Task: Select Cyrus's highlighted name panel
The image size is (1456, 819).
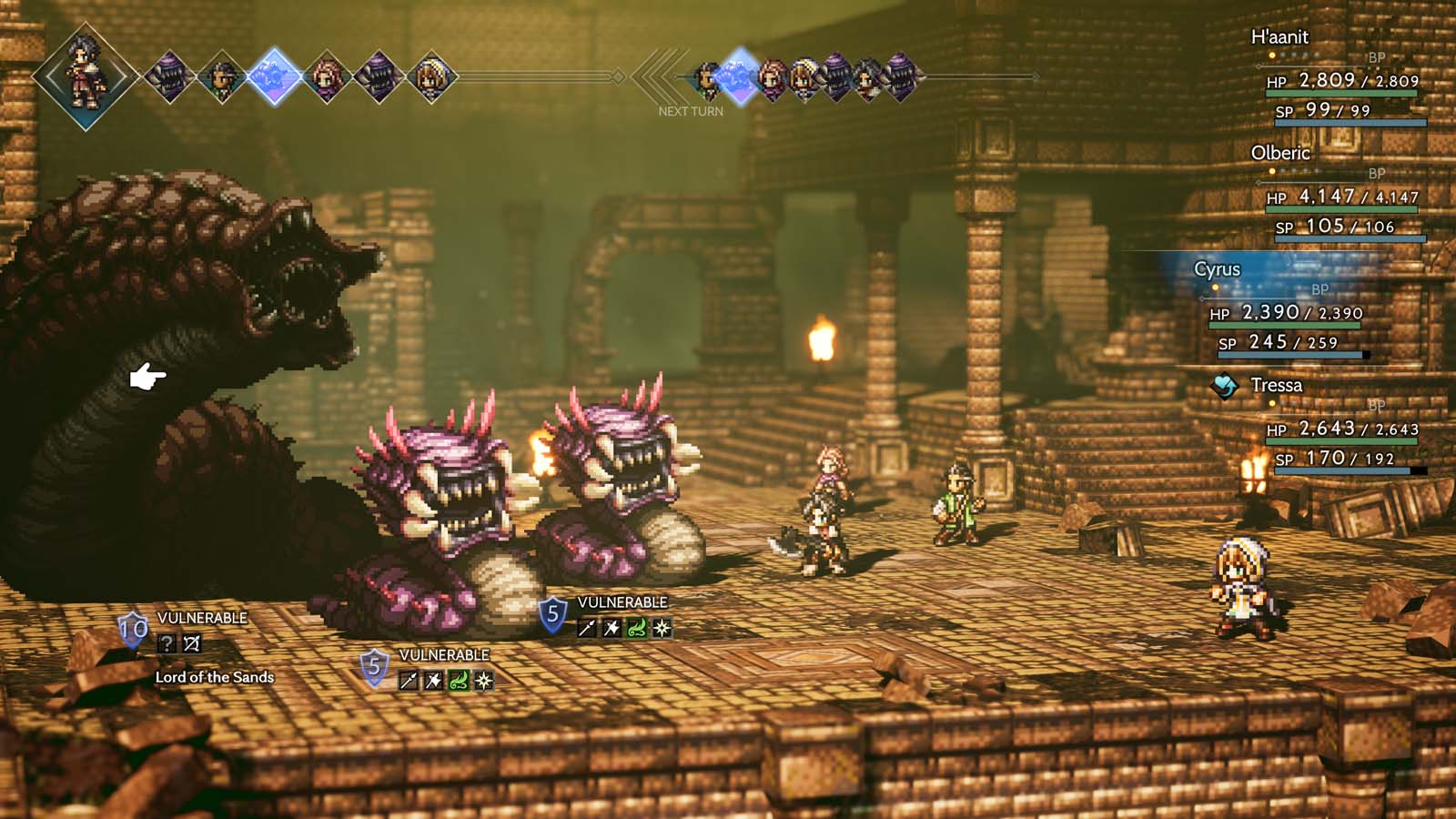Action: tap(1219, 269)
